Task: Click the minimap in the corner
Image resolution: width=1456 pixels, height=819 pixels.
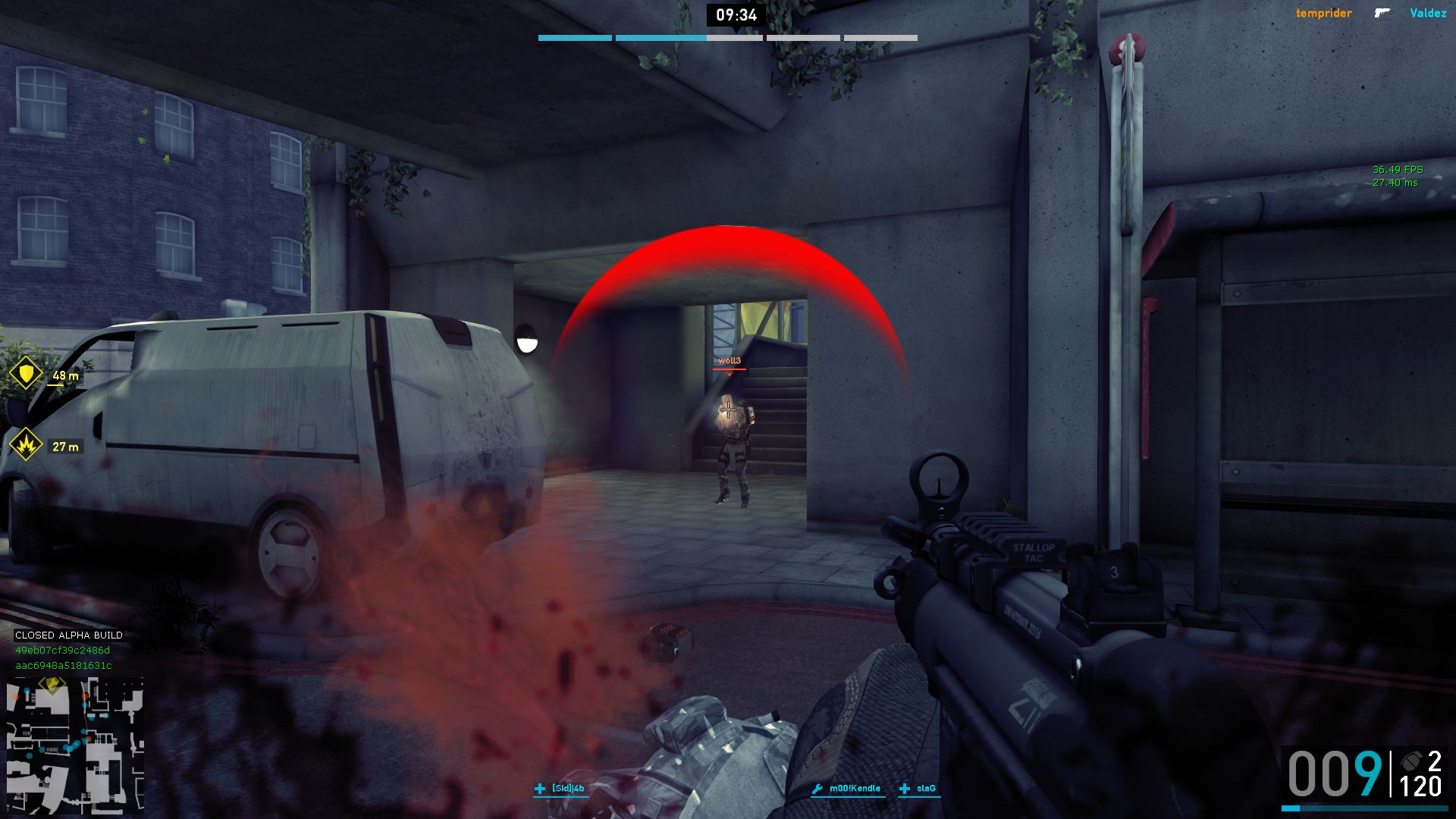Action: 74,745
